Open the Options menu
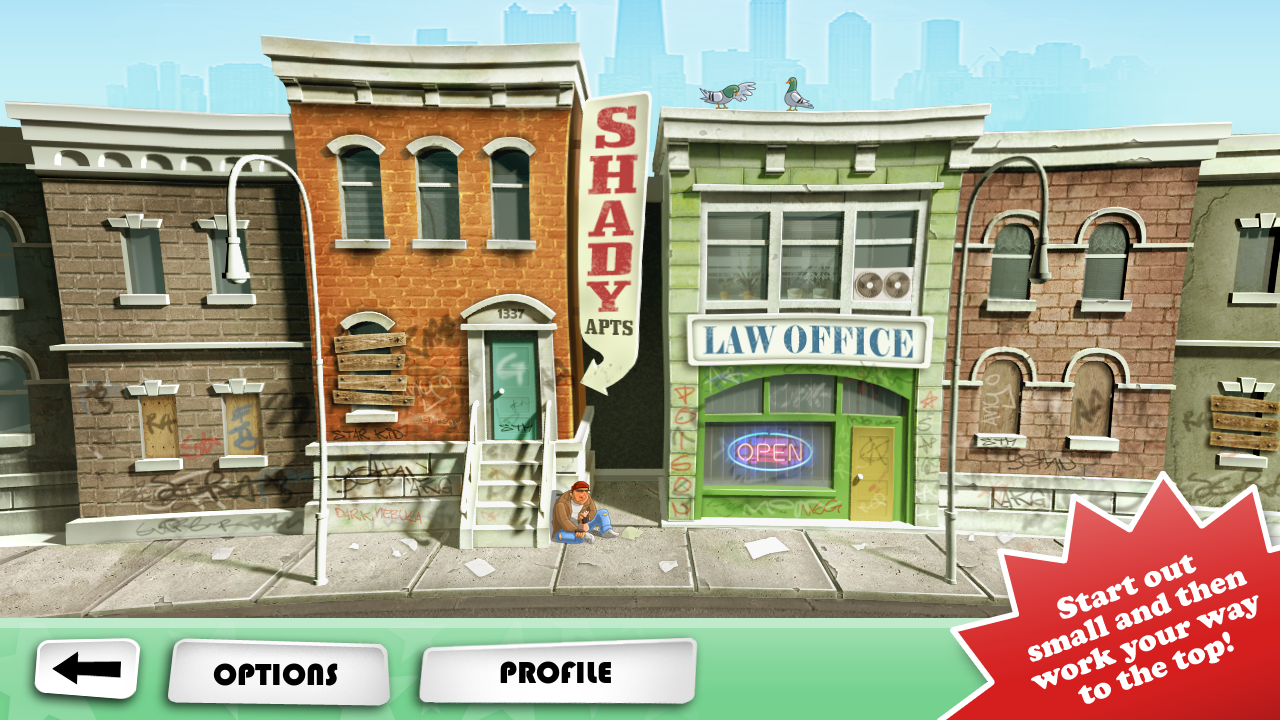Viewport: 1280px width, 720px height. pos(277,673)
